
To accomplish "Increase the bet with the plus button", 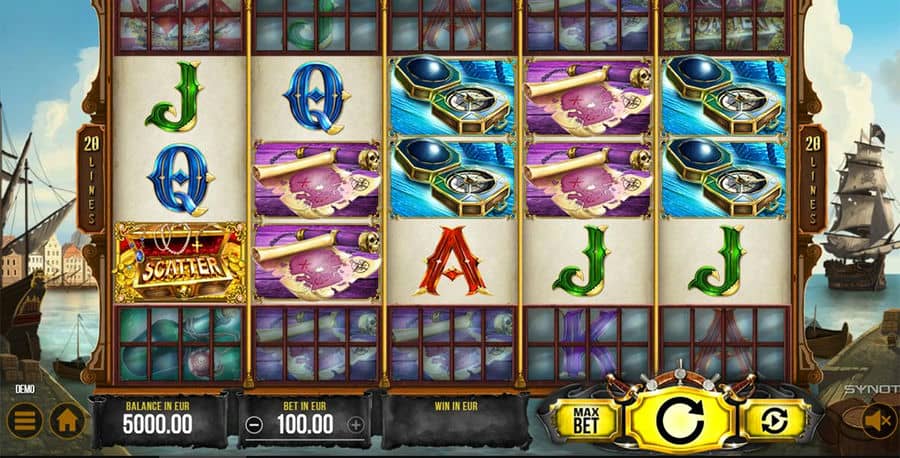I will click(x=355, y=423).
